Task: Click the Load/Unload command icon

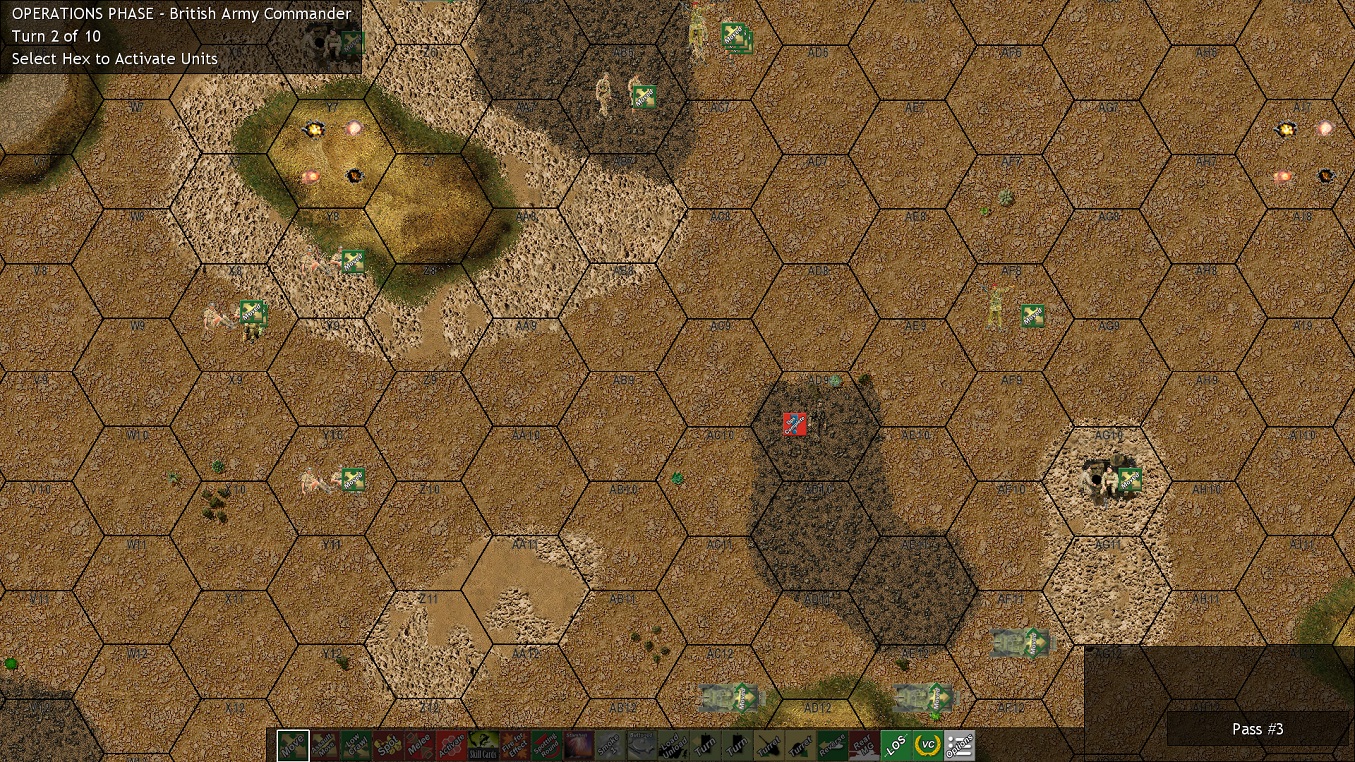Action: (x=673, y=745)
